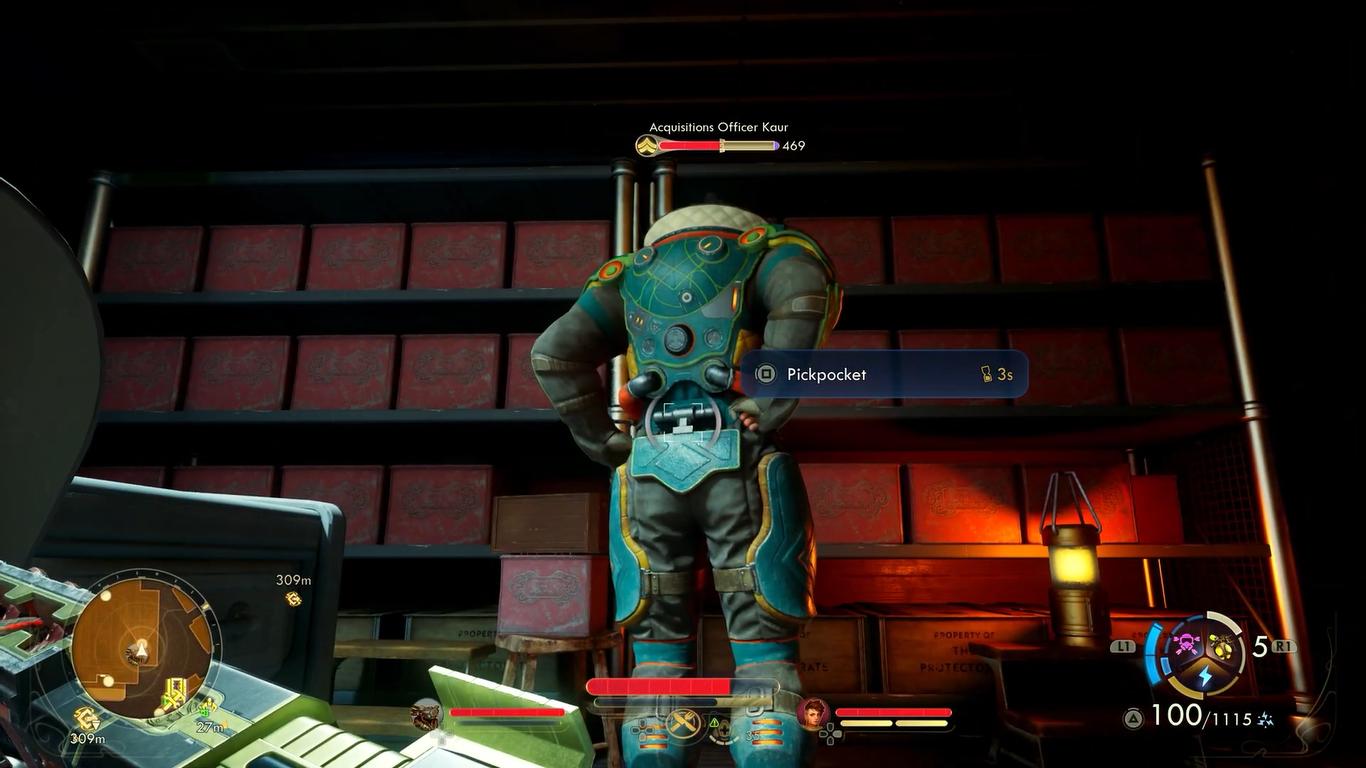Choose the red-haired companion portrait
This screenshot has width=1366, height=768.
[x=813, y=714]
